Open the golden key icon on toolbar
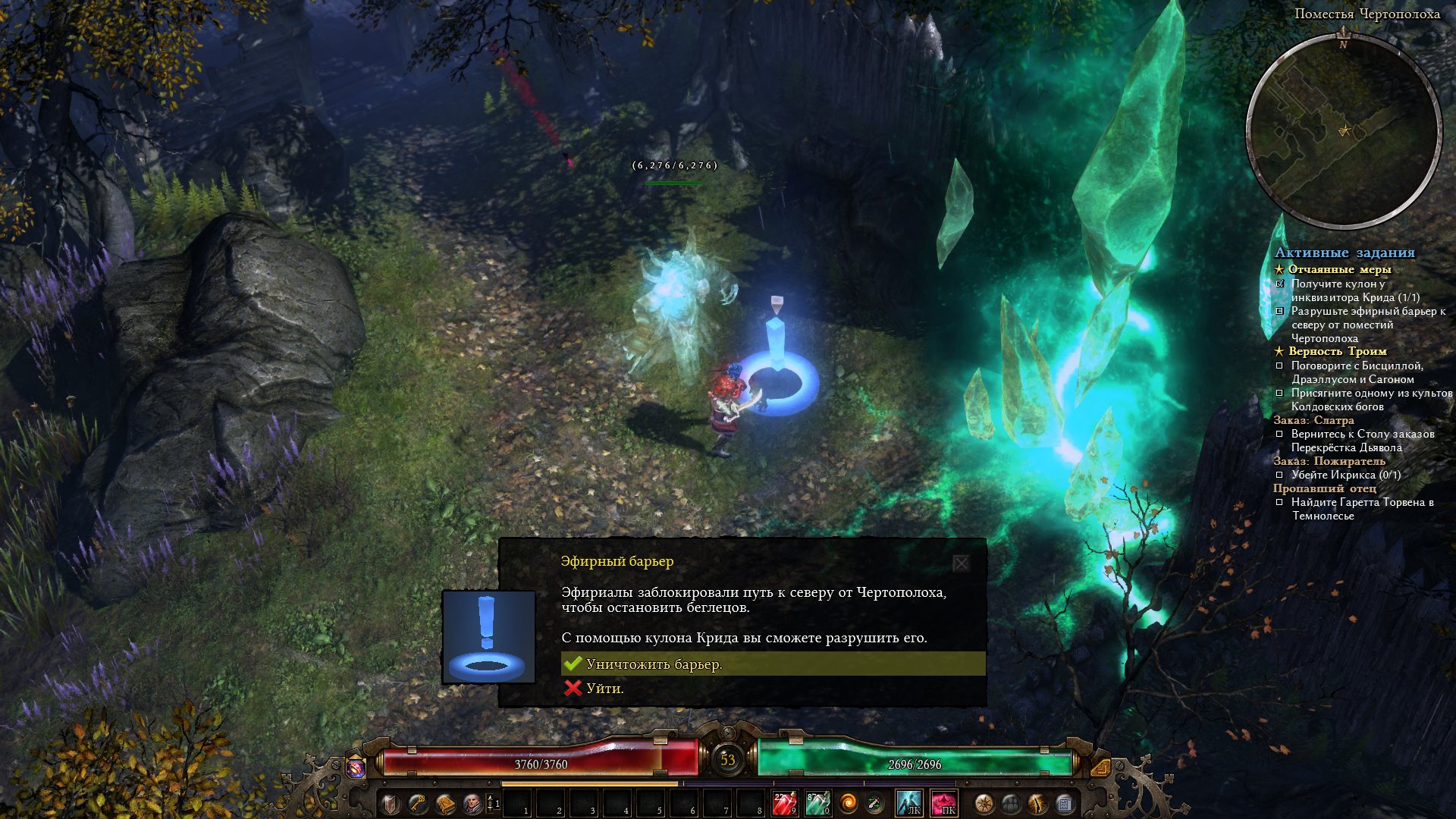This screenshot has height=819, width=1456. point(417,803)
